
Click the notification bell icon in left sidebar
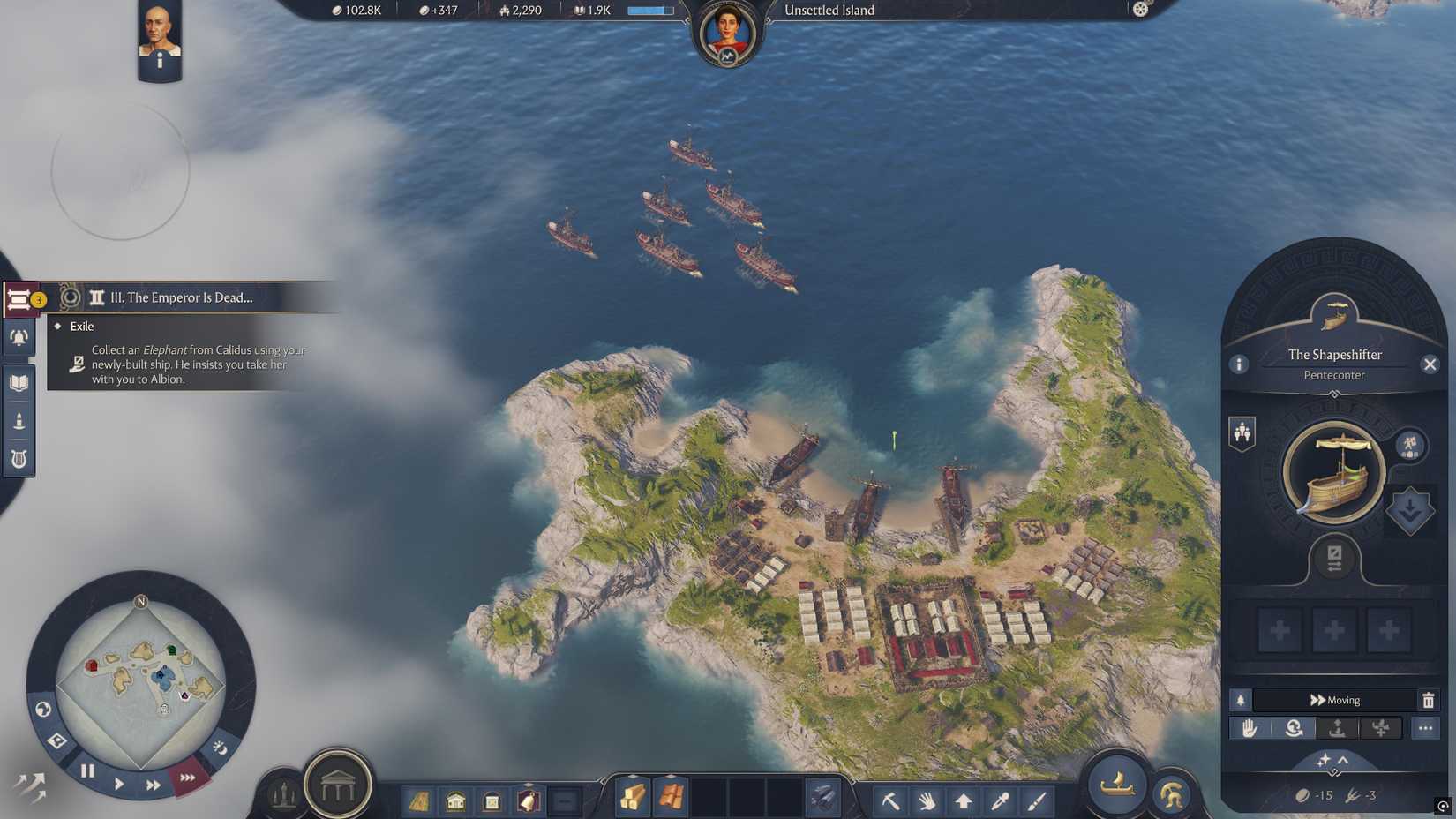[x=19, y=338]
